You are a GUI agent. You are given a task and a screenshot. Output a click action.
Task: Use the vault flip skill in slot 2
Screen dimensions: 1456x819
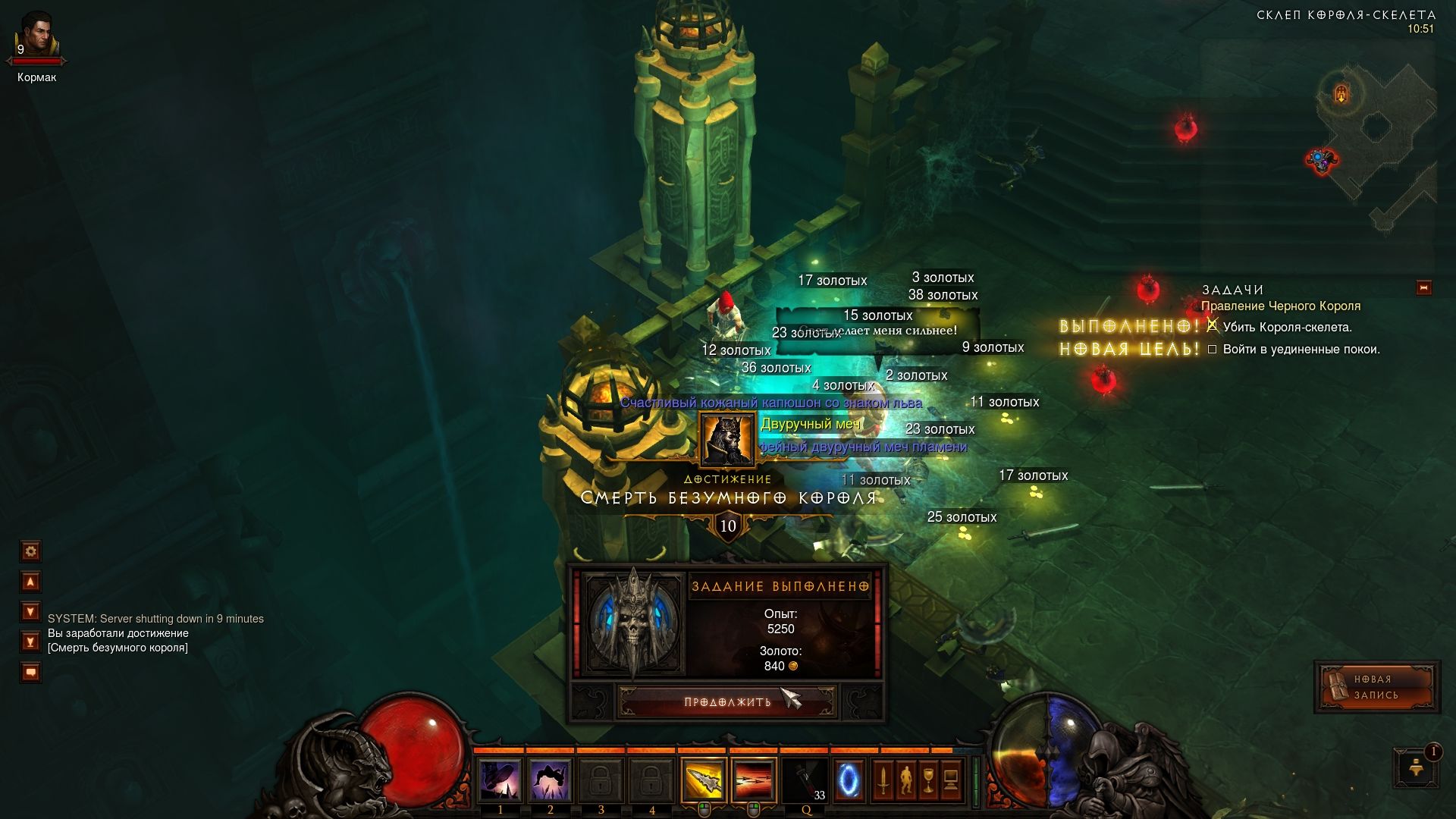(x=551, y=780)
